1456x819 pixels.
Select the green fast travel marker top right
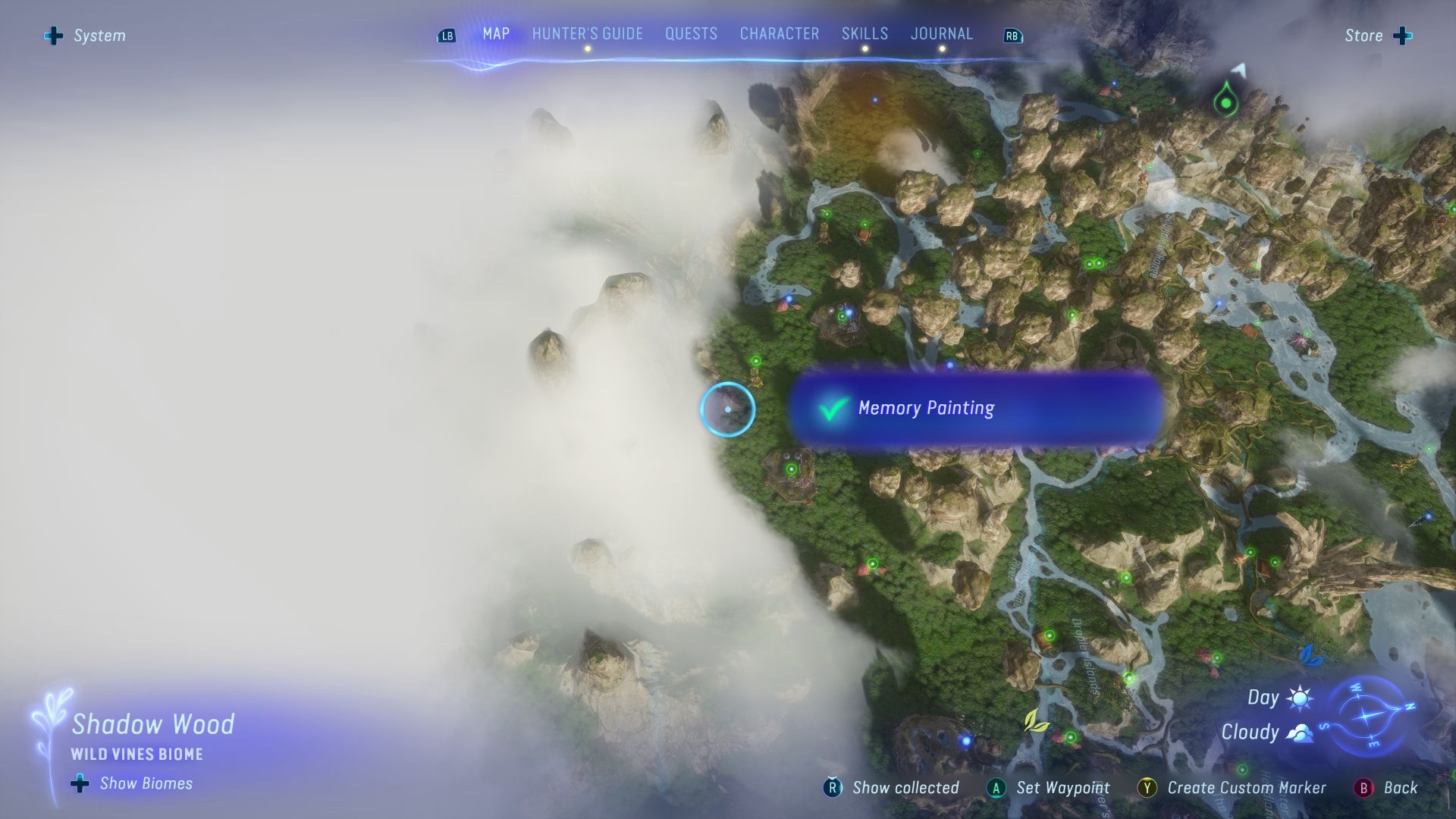[x=1227, y=103]
